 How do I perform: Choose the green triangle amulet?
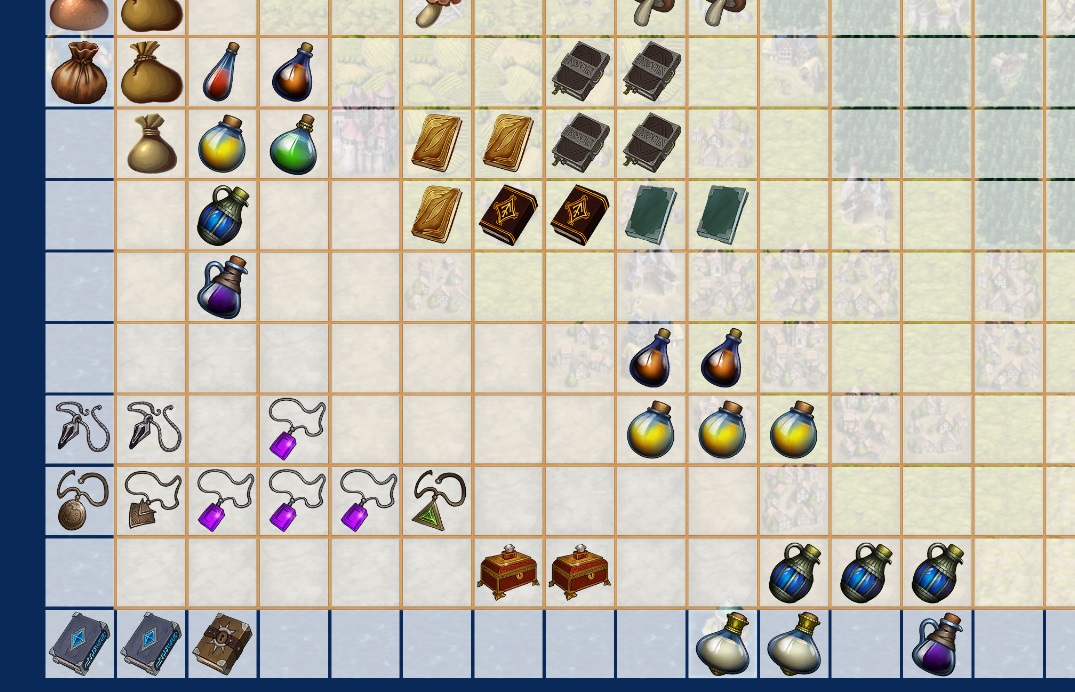pos(437,502)
